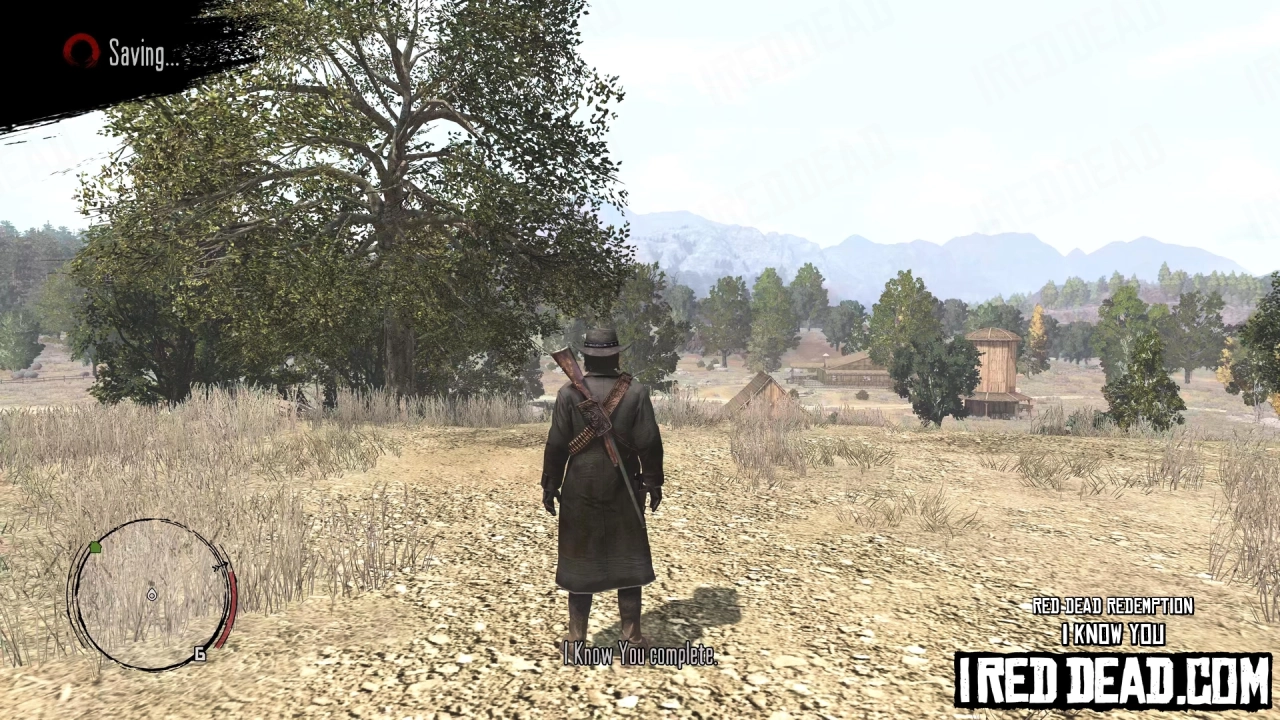Click the white player marker at minimap center
The width and height of the screenshot is (1280, 720).
click(153, 594)
